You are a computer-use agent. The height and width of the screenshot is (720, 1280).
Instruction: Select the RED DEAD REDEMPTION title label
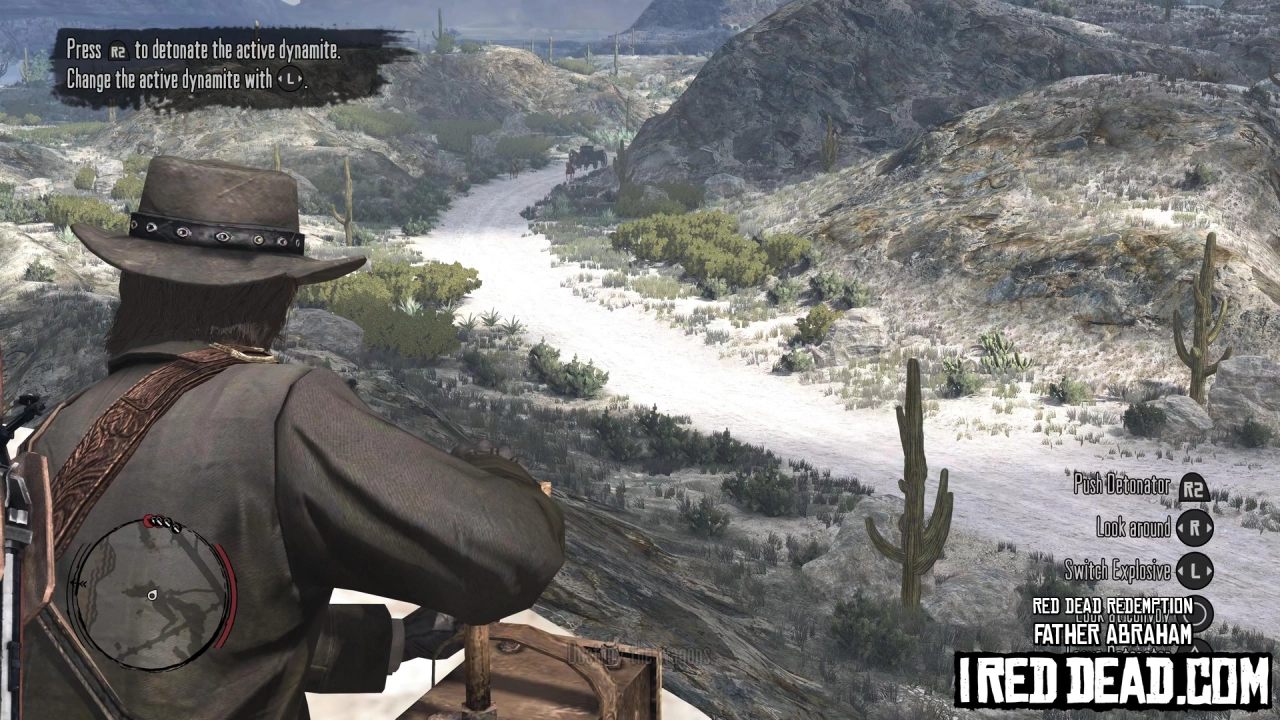pyautogui.click(x=1112, y=605)
